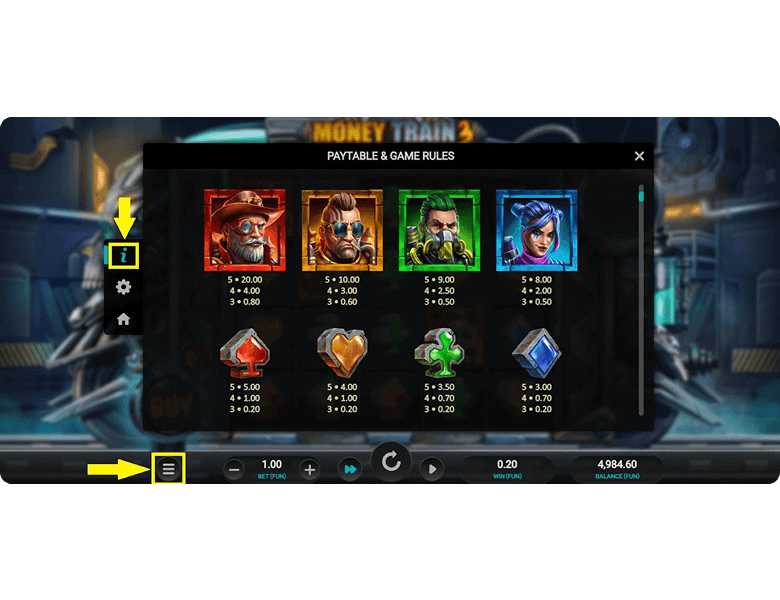Toggle the hamburger menu button

point(168,468)
